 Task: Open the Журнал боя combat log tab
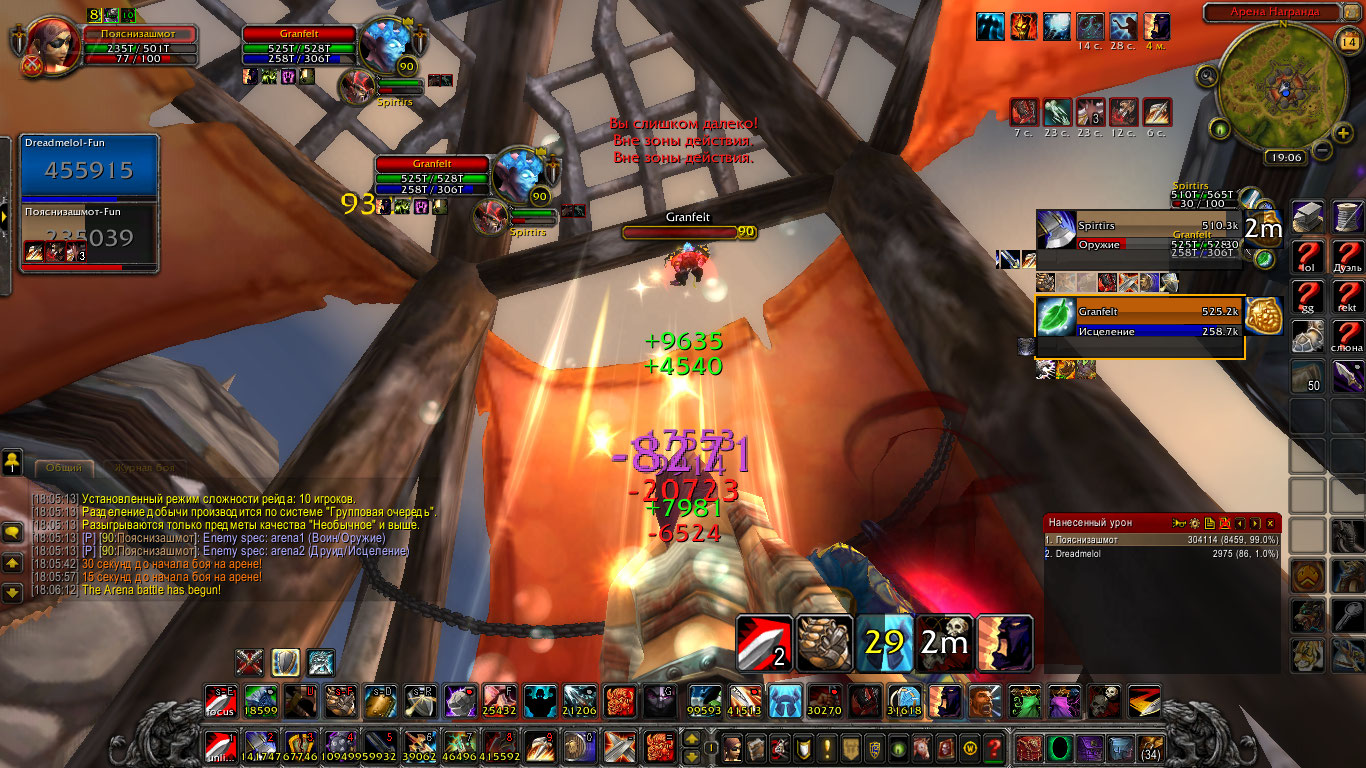[144, 468]
